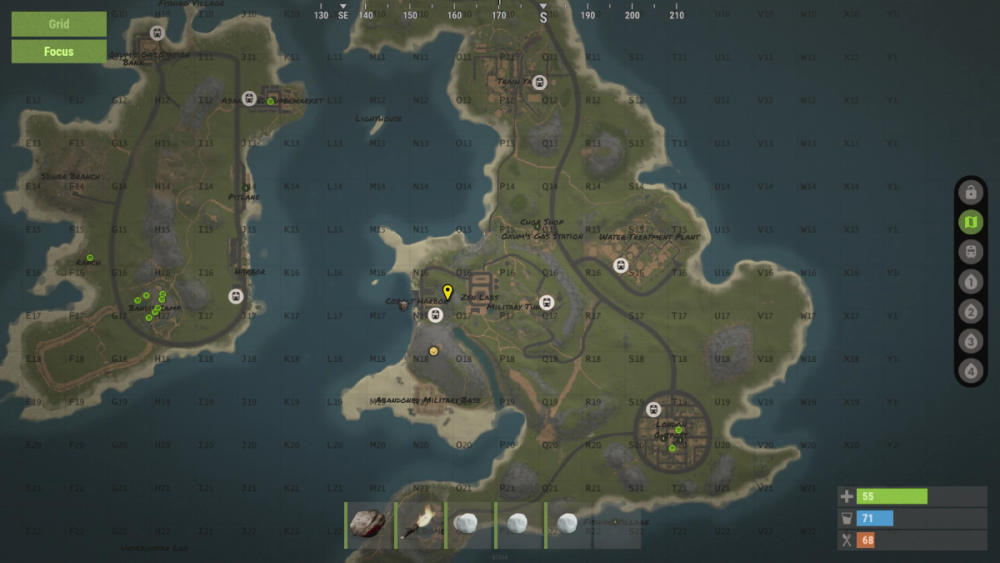Switch to the train tunnel layer icon

point(970,252)
